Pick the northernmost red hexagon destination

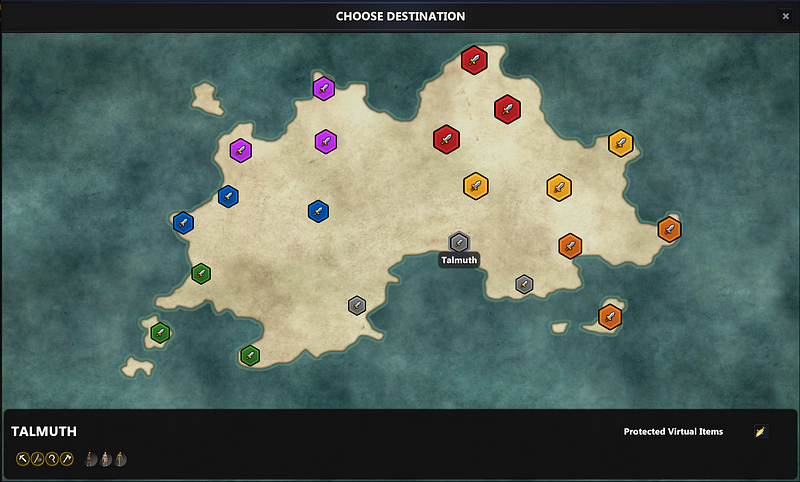point(473,59)
